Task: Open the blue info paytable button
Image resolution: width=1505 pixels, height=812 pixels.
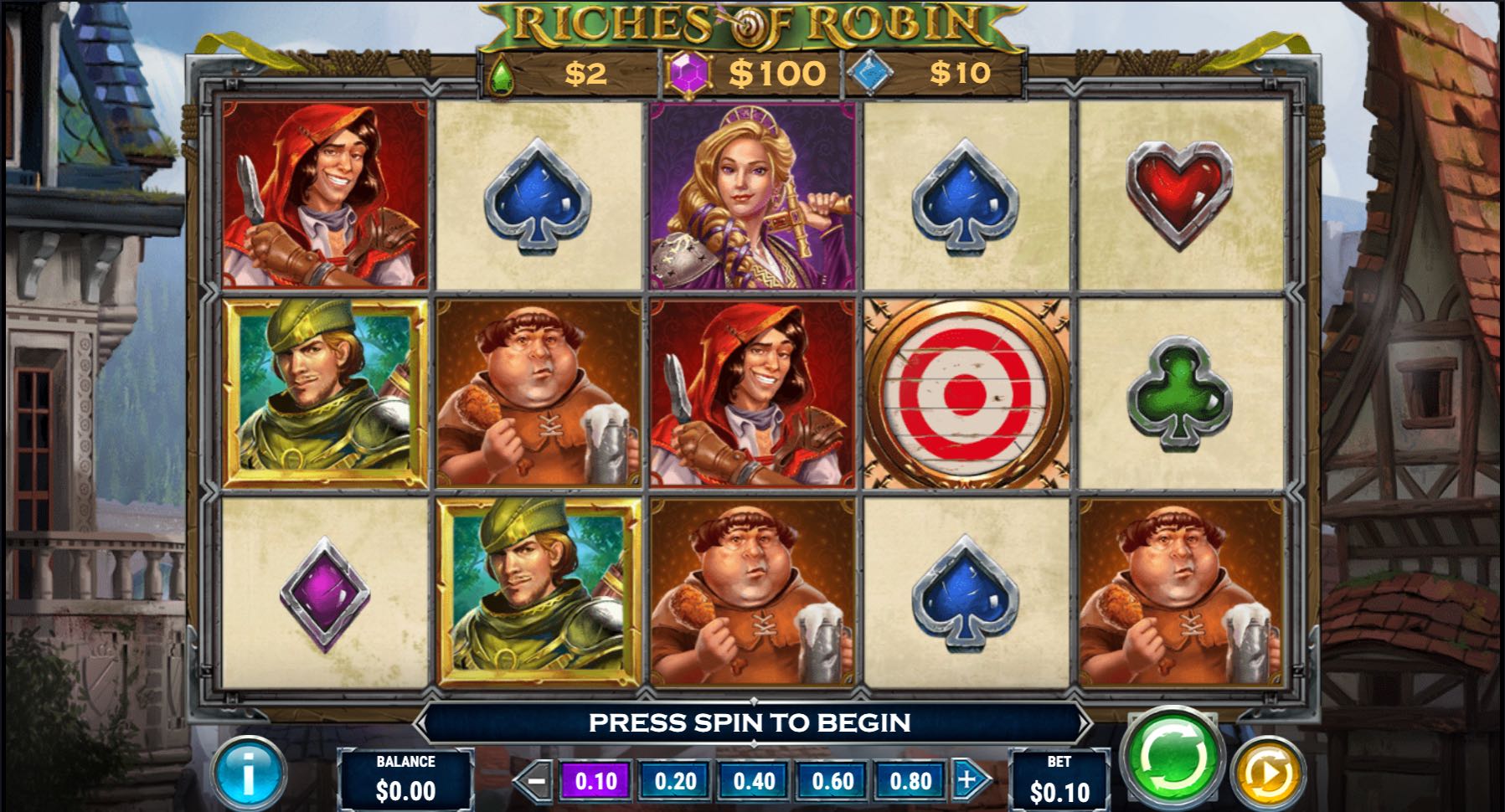Action: [248, 773]
